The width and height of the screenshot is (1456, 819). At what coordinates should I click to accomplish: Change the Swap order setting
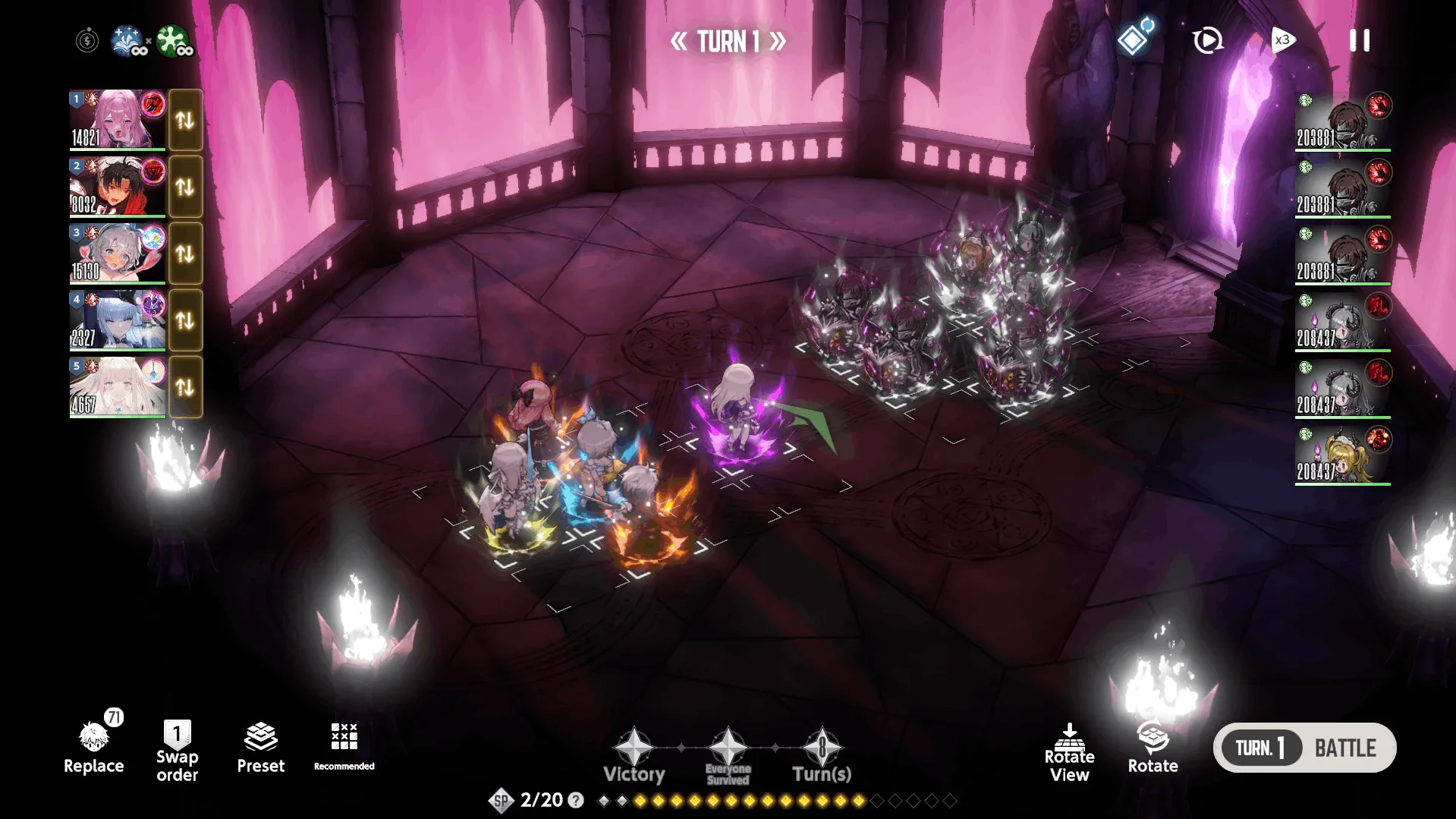click(177, 750)
